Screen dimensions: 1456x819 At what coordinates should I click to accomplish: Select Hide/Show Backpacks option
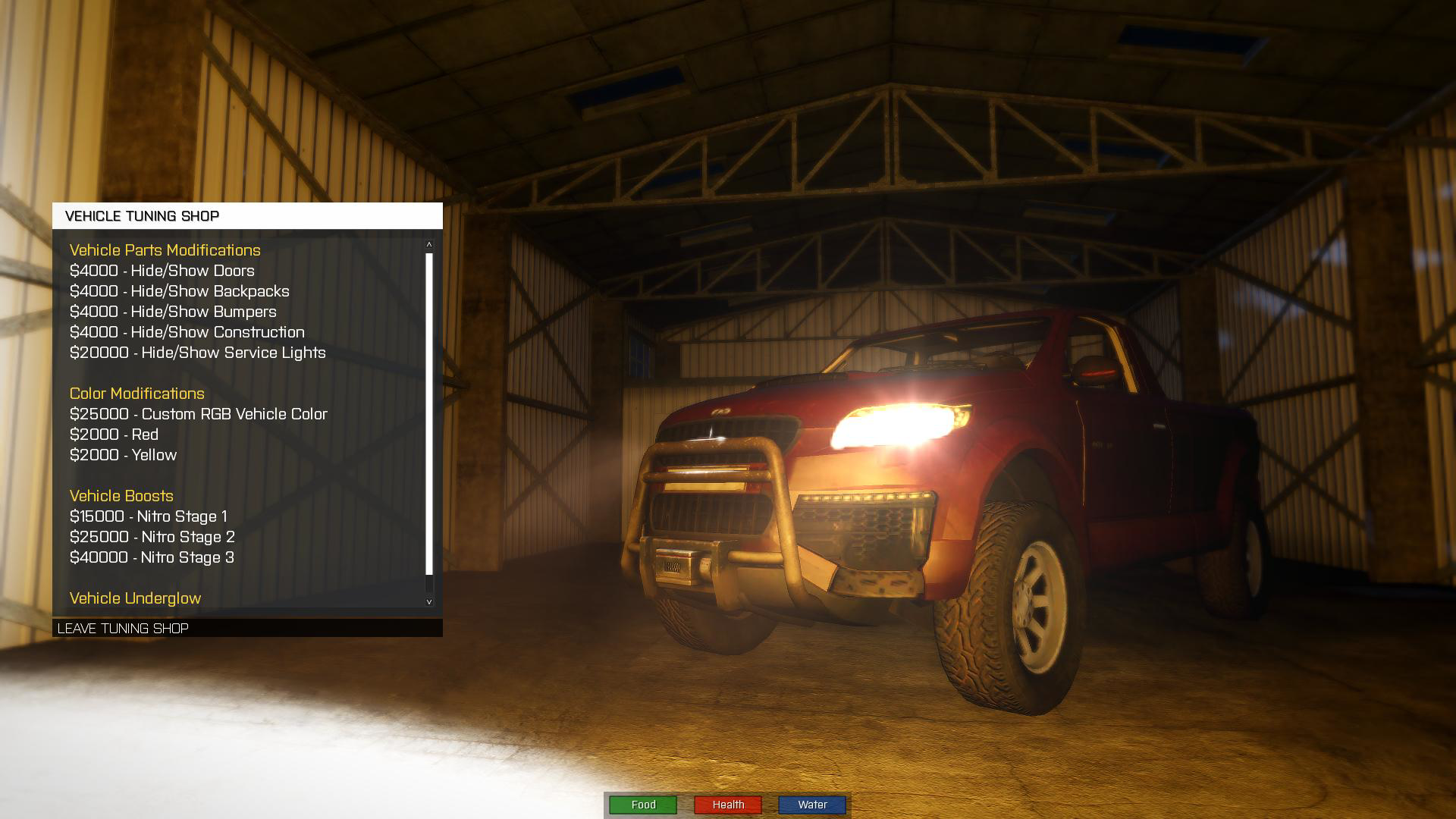click(179, 291)
